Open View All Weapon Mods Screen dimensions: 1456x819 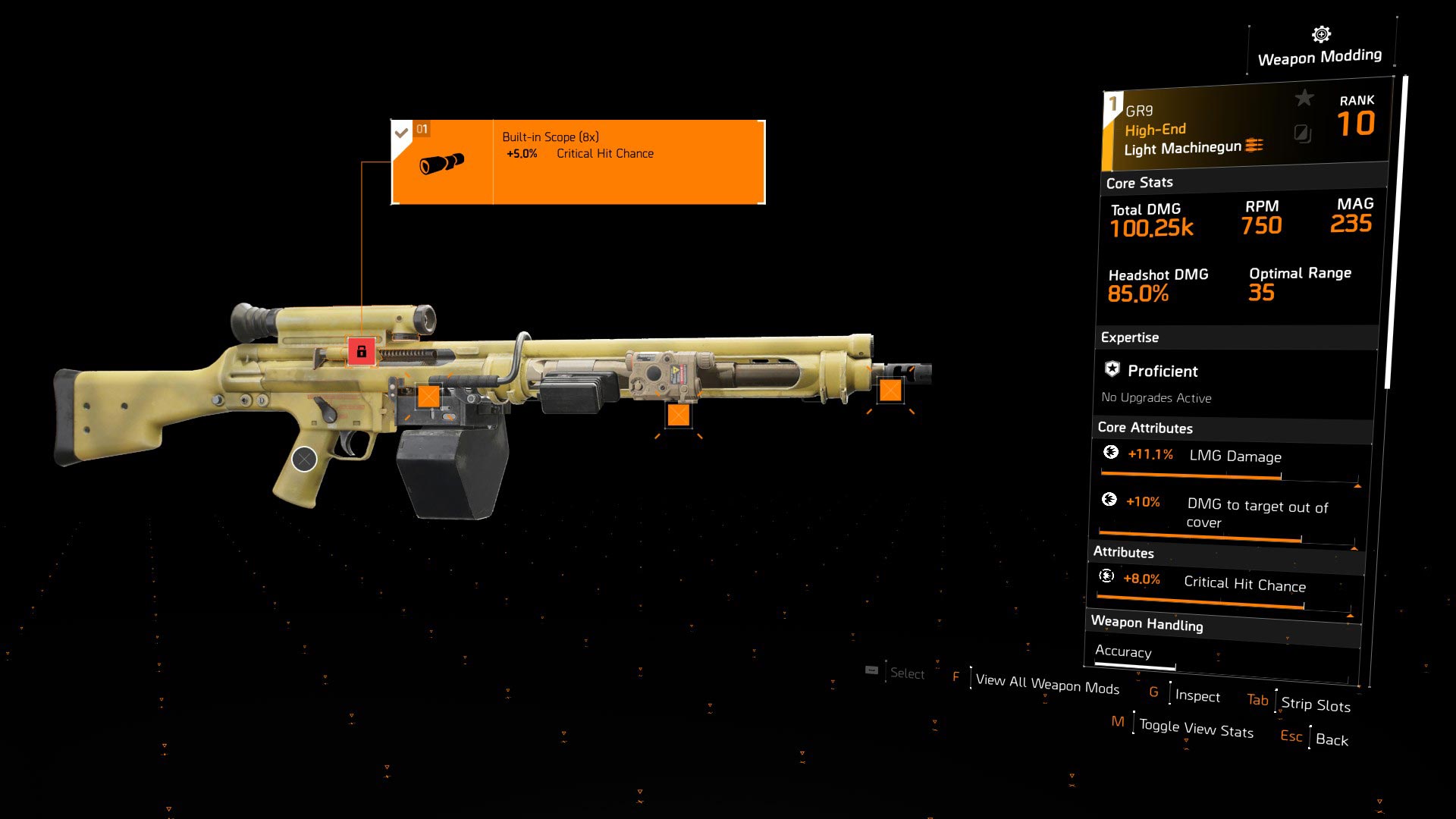(x=1046, y=684)
